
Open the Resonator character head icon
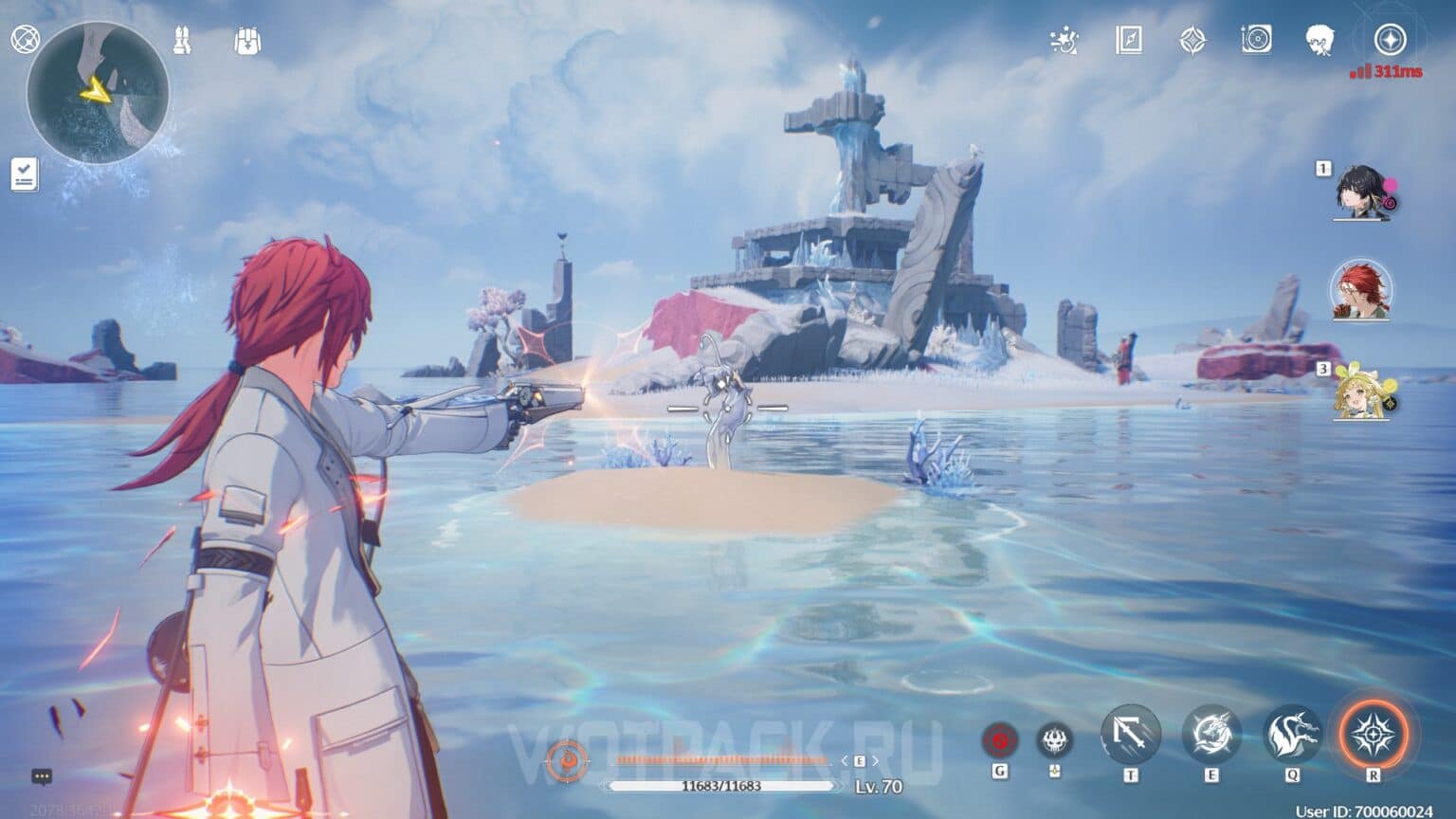click(x=1320, y=40)
